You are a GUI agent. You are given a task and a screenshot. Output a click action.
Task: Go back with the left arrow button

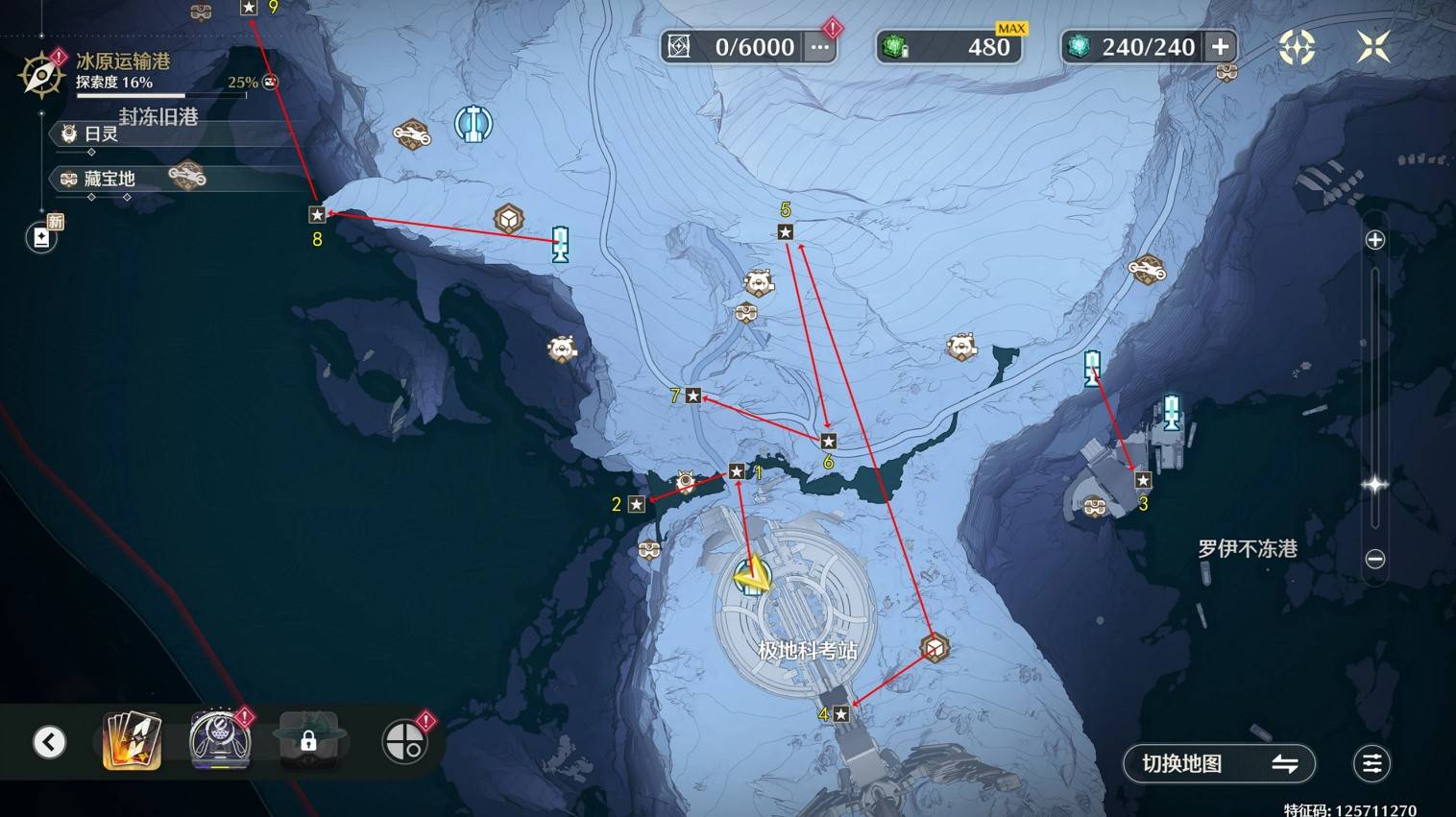(49, 742)
